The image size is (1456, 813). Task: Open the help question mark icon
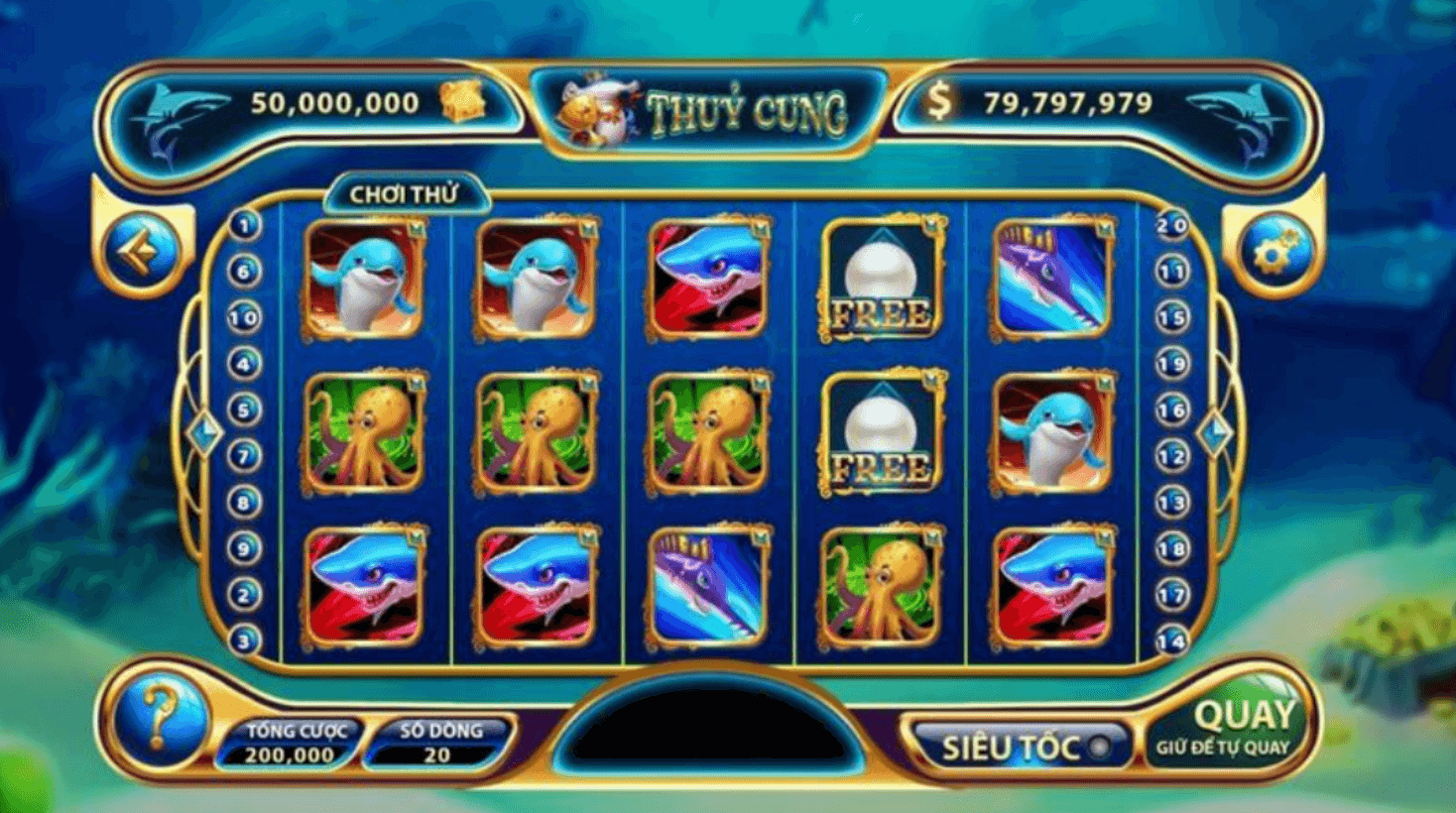162,724
